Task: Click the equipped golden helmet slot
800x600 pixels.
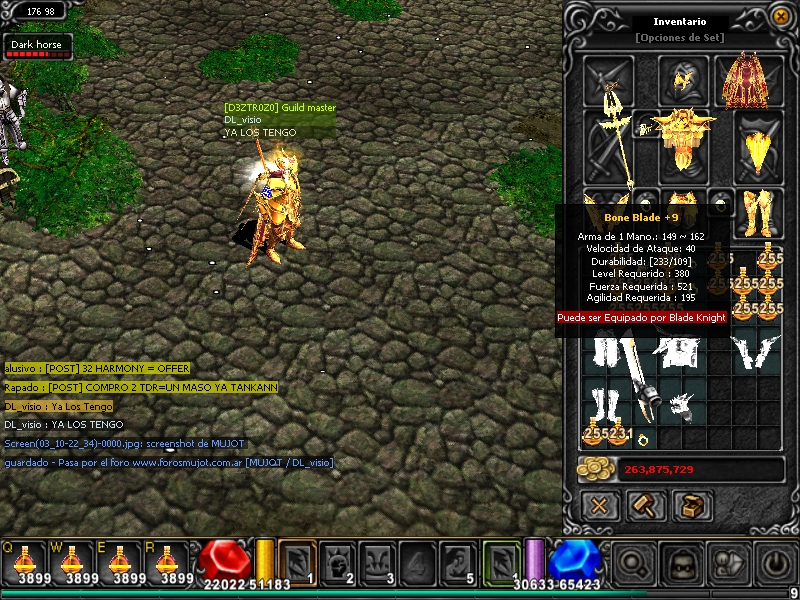Action: pyautogui.click(x=683, y=79)
